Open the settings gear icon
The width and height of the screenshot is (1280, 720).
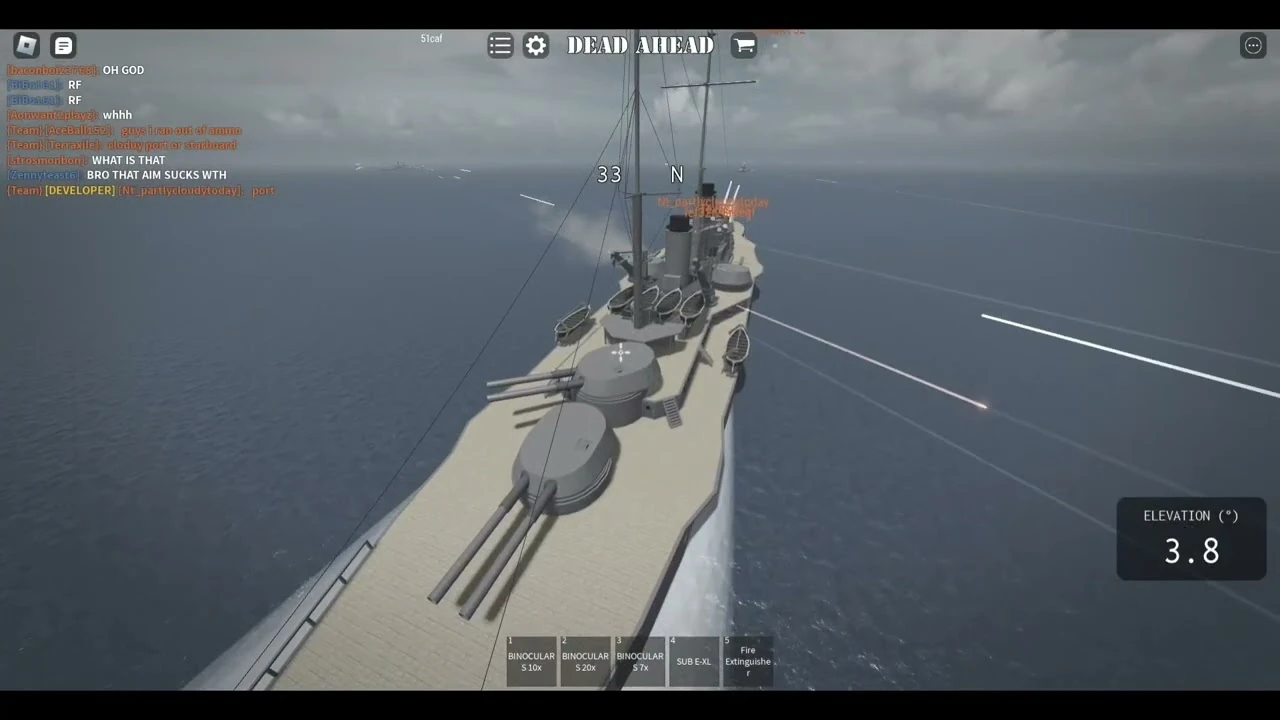pyautogui.click(x=536, y=45)
